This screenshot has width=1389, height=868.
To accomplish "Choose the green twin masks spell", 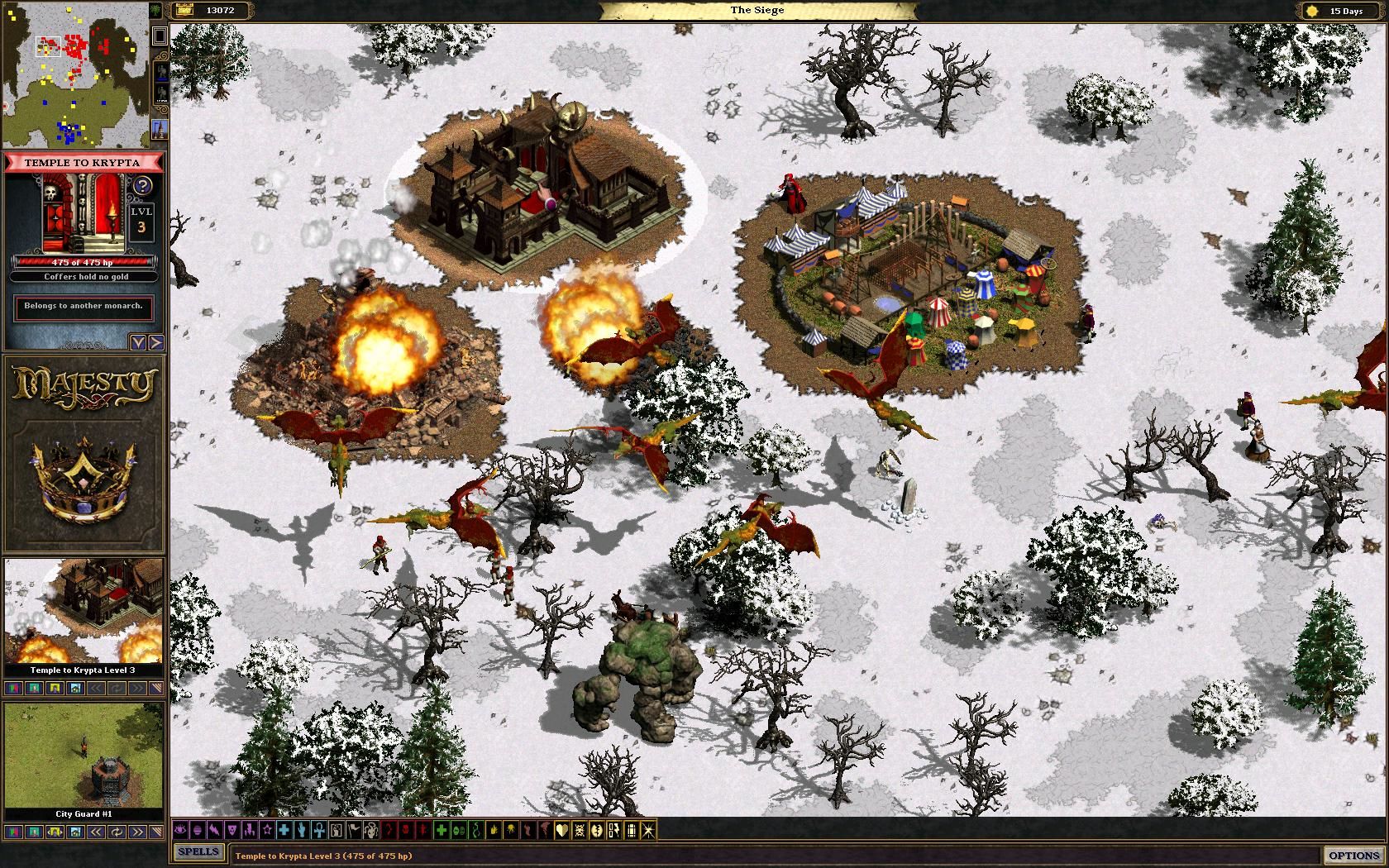I will pyautogui.click(x=458, y=830).
